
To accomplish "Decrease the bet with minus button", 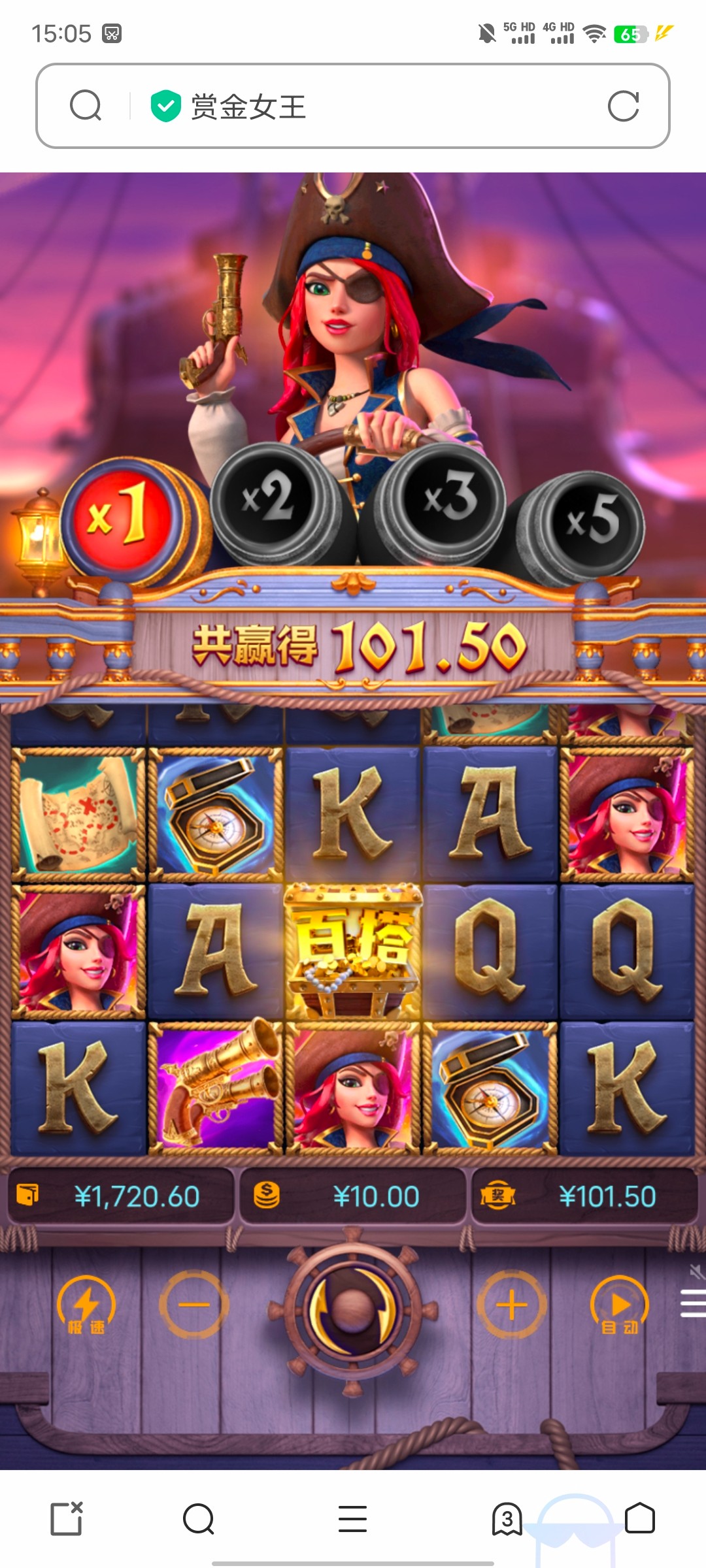I will pyautogui.click(x=194, y=1305).
